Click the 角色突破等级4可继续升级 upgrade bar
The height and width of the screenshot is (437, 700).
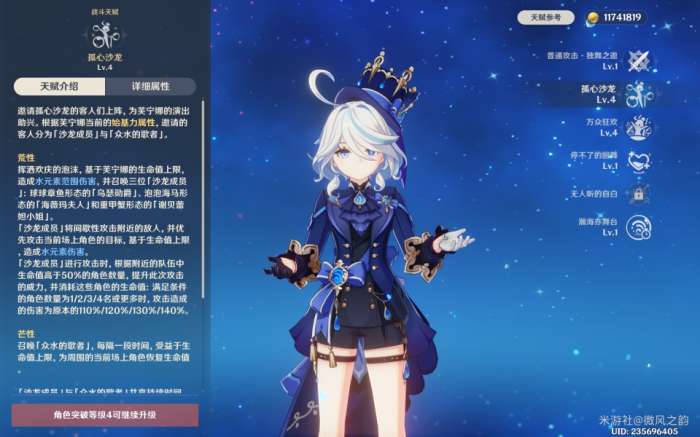tap(104, 415)
